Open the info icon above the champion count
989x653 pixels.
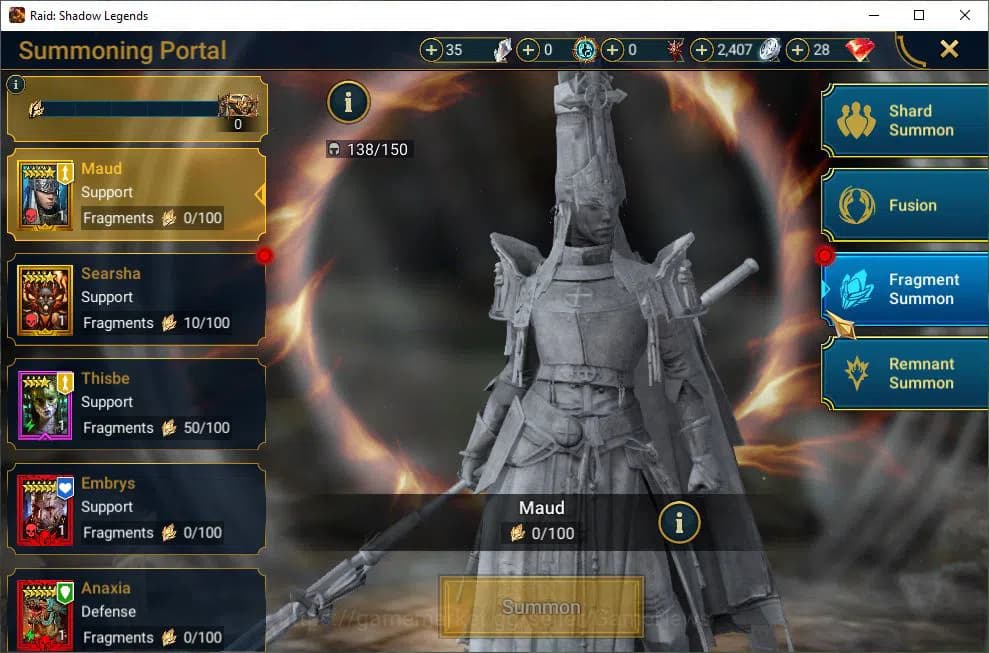click(x=348, y=101)
